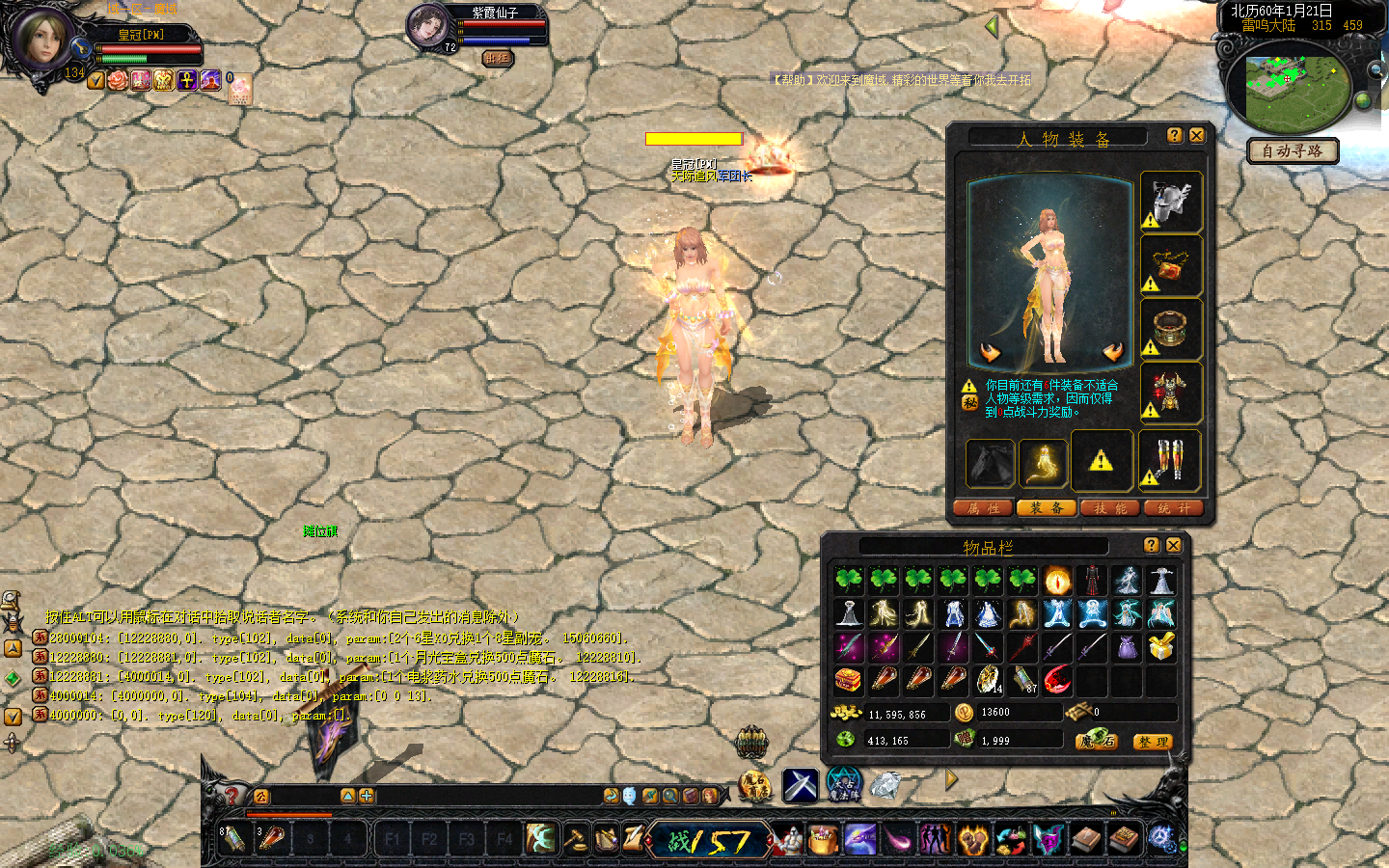
Task: Click the 整理 sort button in inventory
Action: point(1153,742)
